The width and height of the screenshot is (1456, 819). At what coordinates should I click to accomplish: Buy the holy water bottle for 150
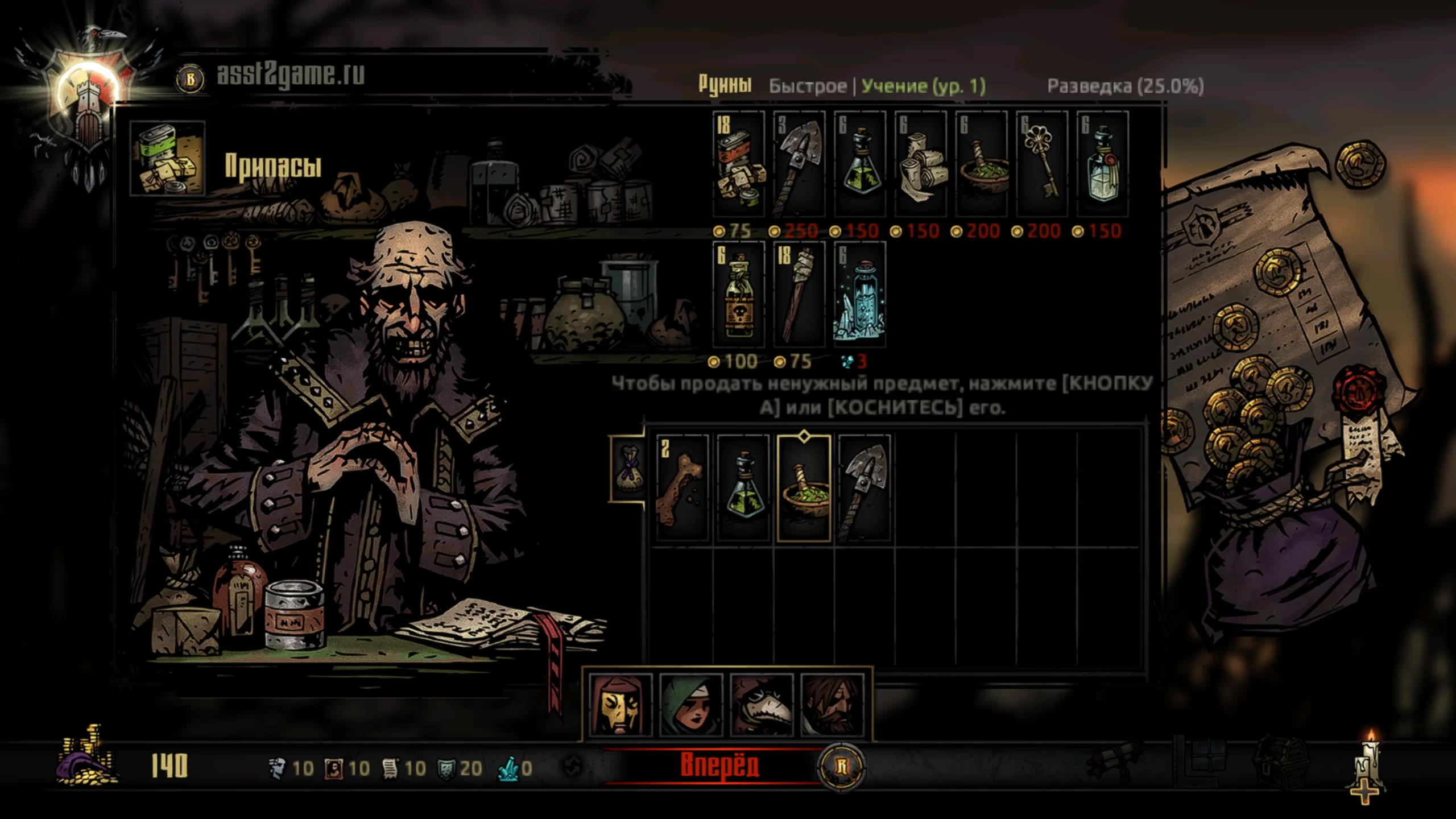[1103, 164]
